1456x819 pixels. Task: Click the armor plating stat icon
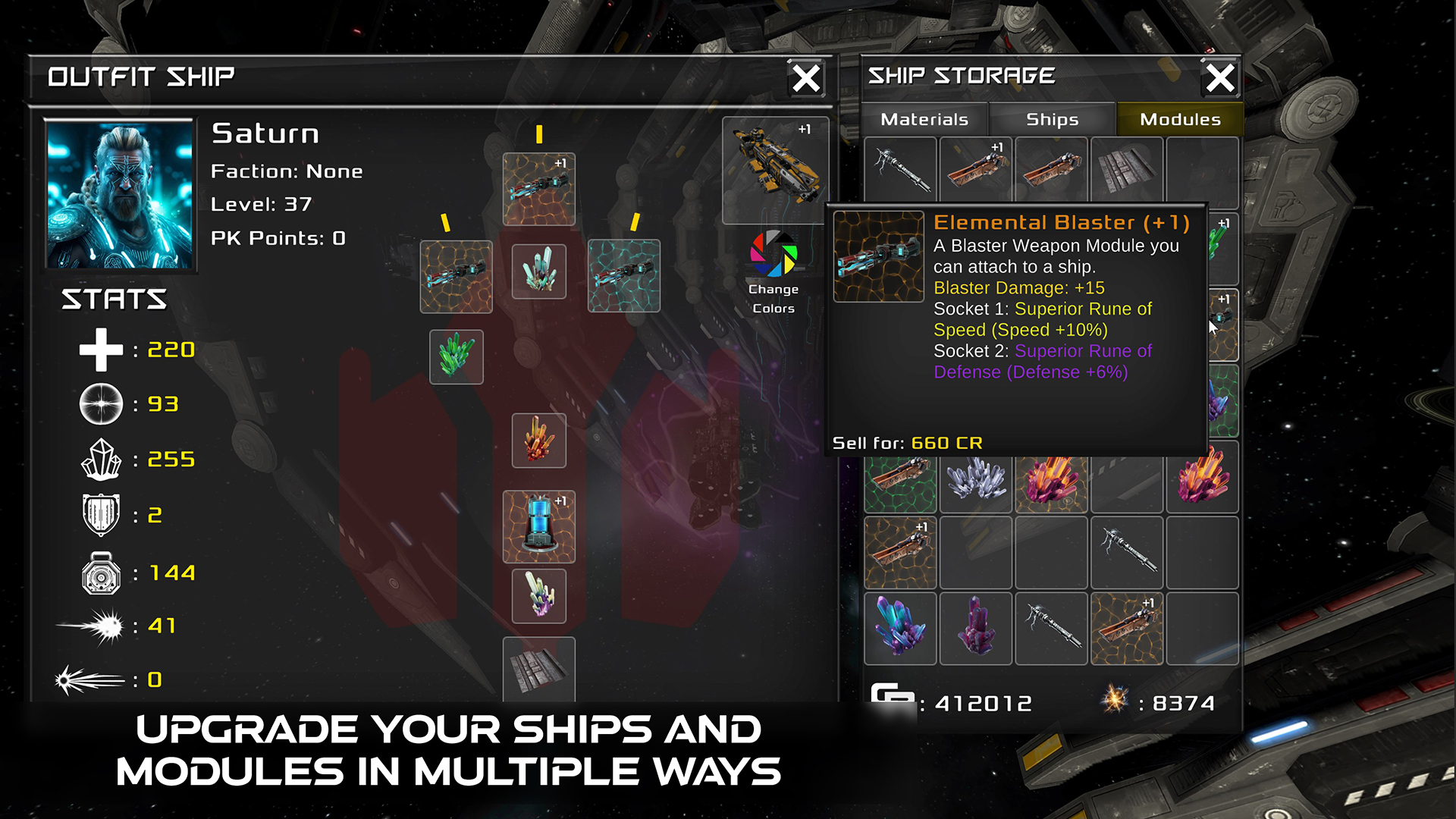[x=101, y=515]
